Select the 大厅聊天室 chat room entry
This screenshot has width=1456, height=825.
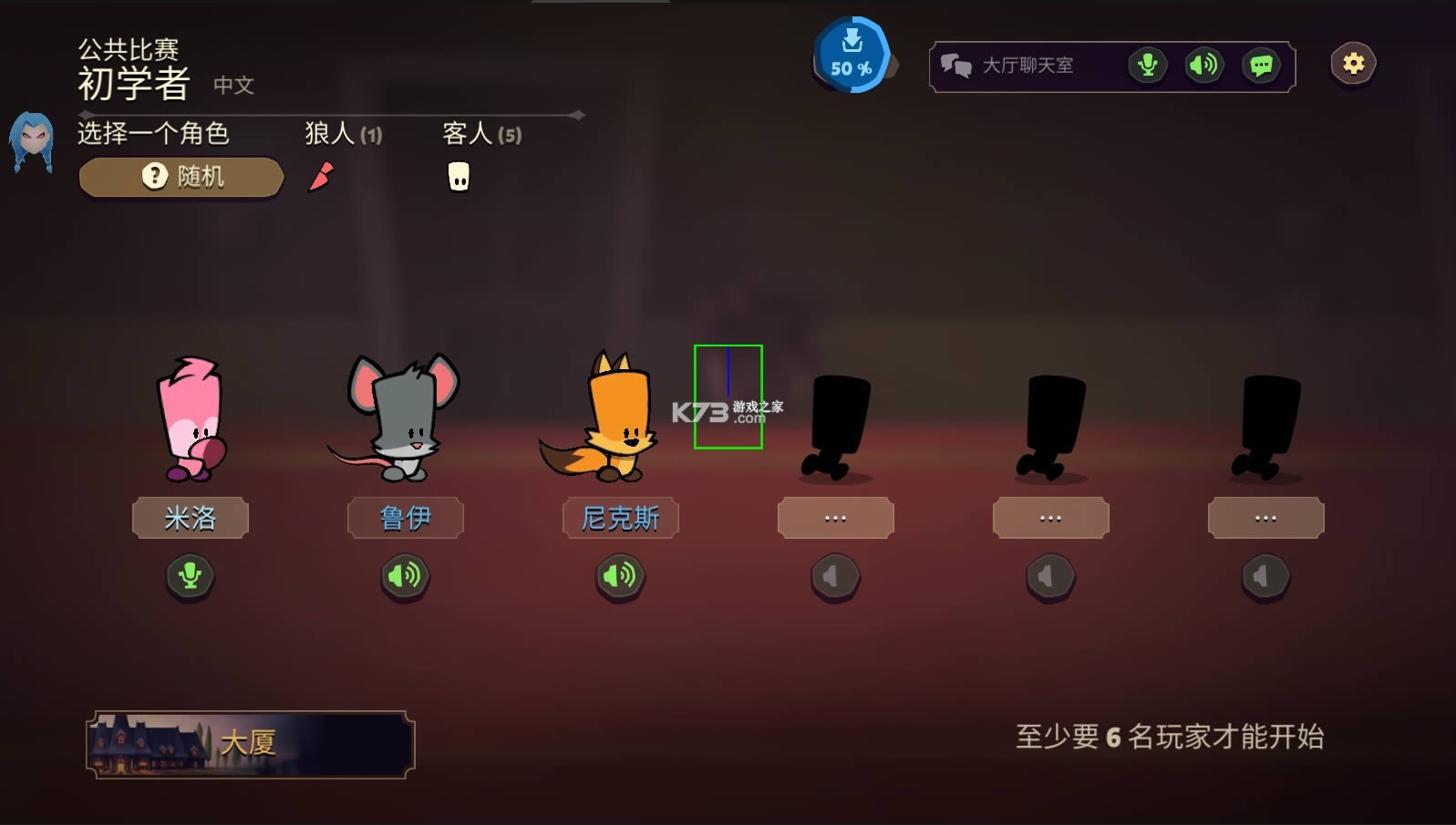pyautogui.click(x=1027, y=64)
